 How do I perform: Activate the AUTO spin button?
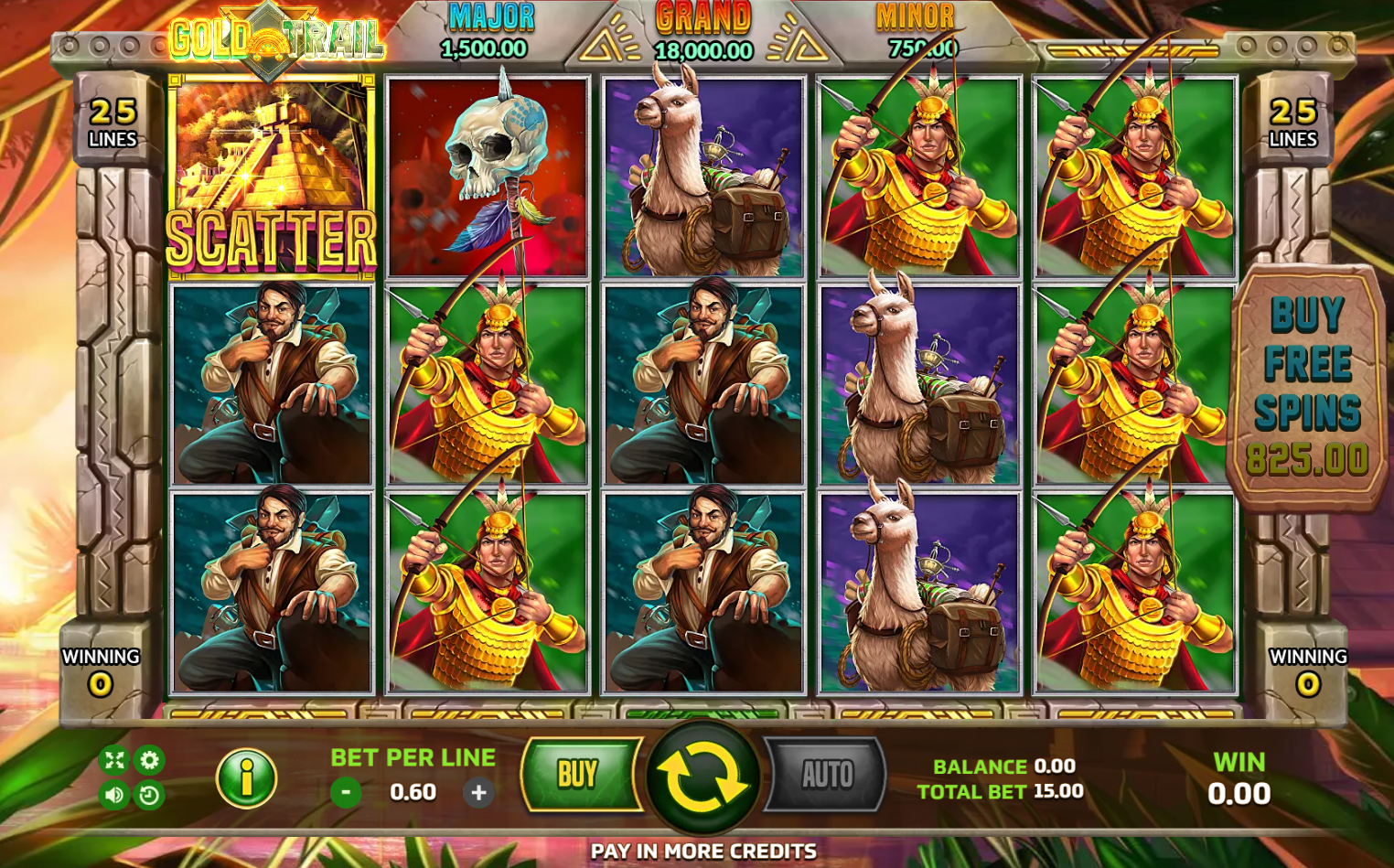point(826,776)
